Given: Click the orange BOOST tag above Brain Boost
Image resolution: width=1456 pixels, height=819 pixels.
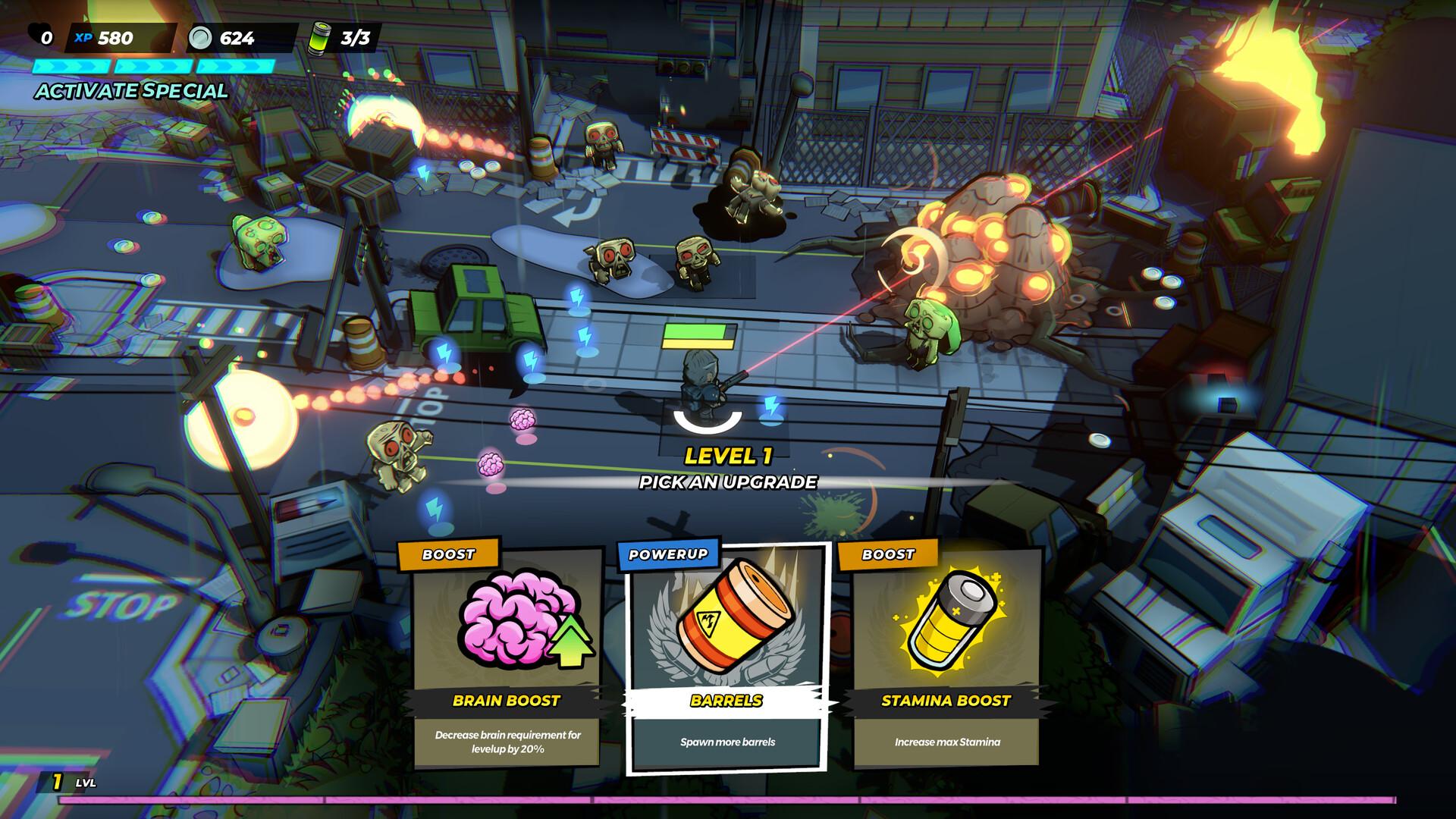Looking at the screenshot, I should pos(447,554).
